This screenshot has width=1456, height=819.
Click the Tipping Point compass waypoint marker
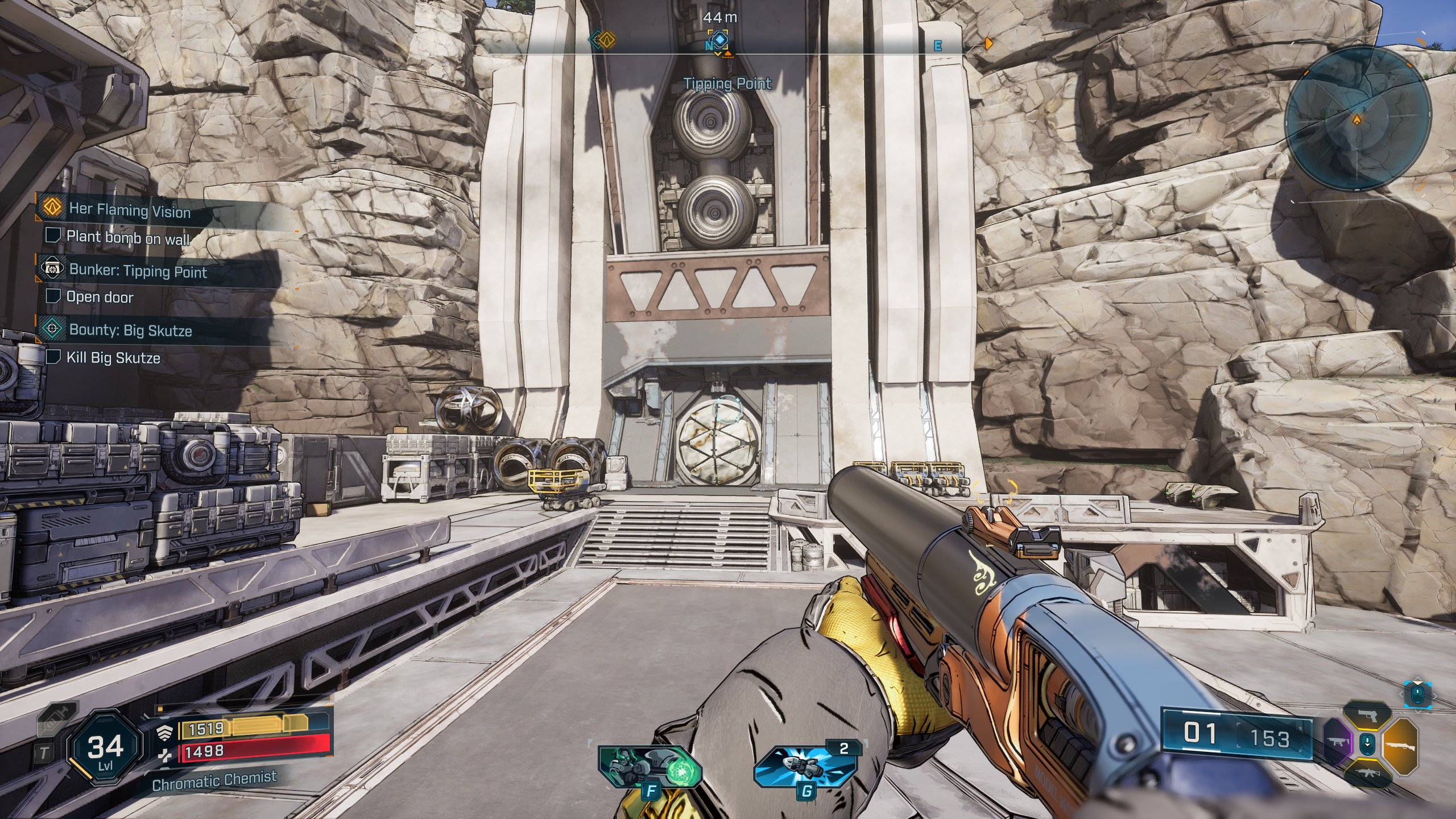point(720,40)
